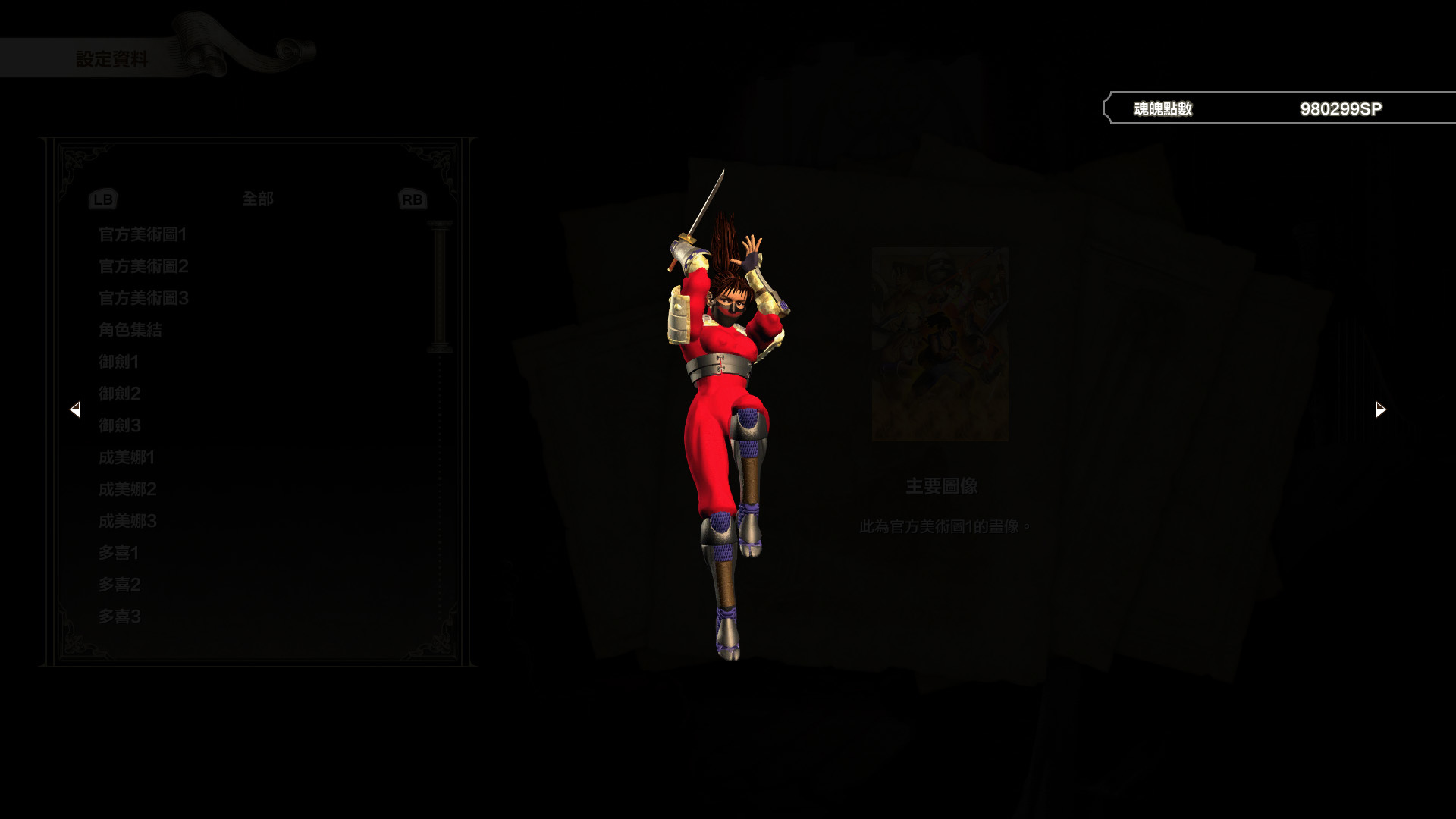The height and width of the screenshot is (819, 1456).
Task: Select 成美娜1 from the artwork list
Action: point(125,458)
